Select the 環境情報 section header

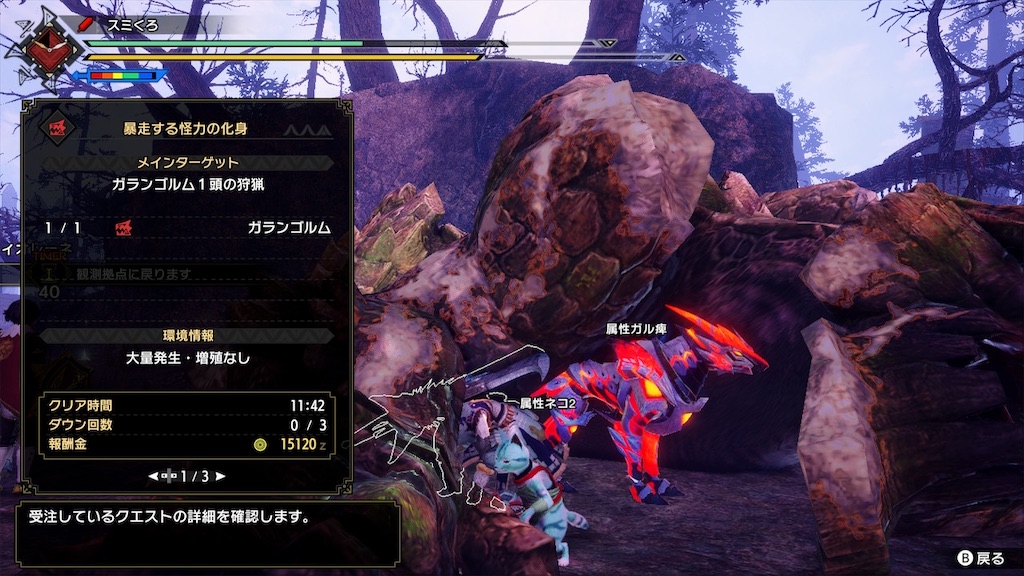click(187, 335)
